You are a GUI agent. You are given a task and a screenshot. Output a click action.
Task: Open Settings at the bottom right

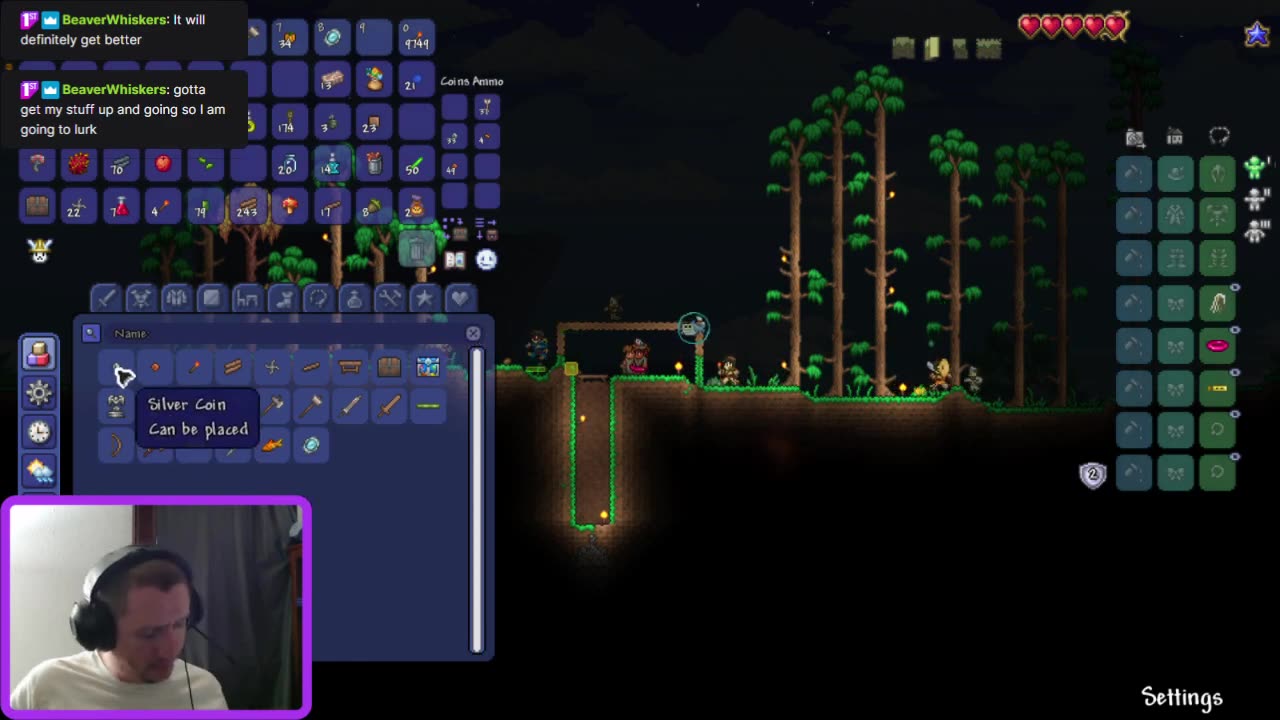click(x=1183, y=696)
